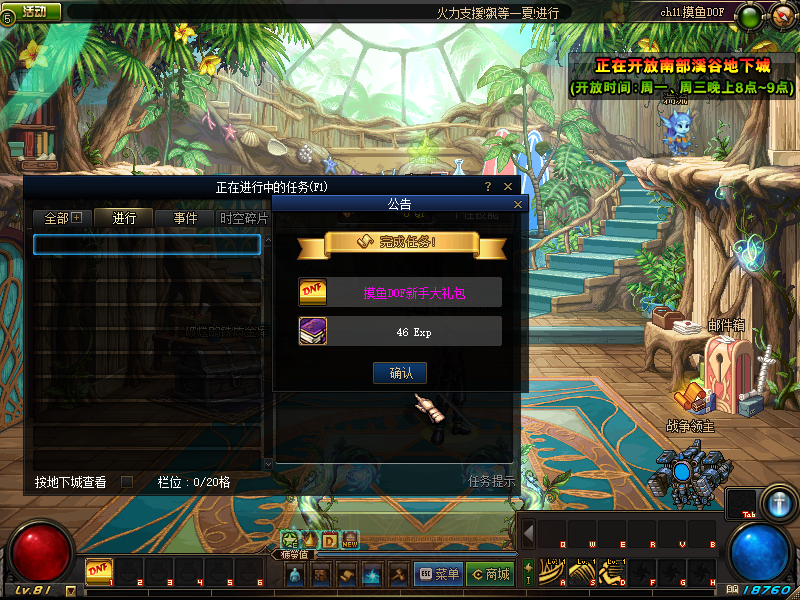Image resolution: width=800 pixels, height=600 pixels.
Task: Click the 46 Exp spellbook reward entry
Action: tap(400, 331)
